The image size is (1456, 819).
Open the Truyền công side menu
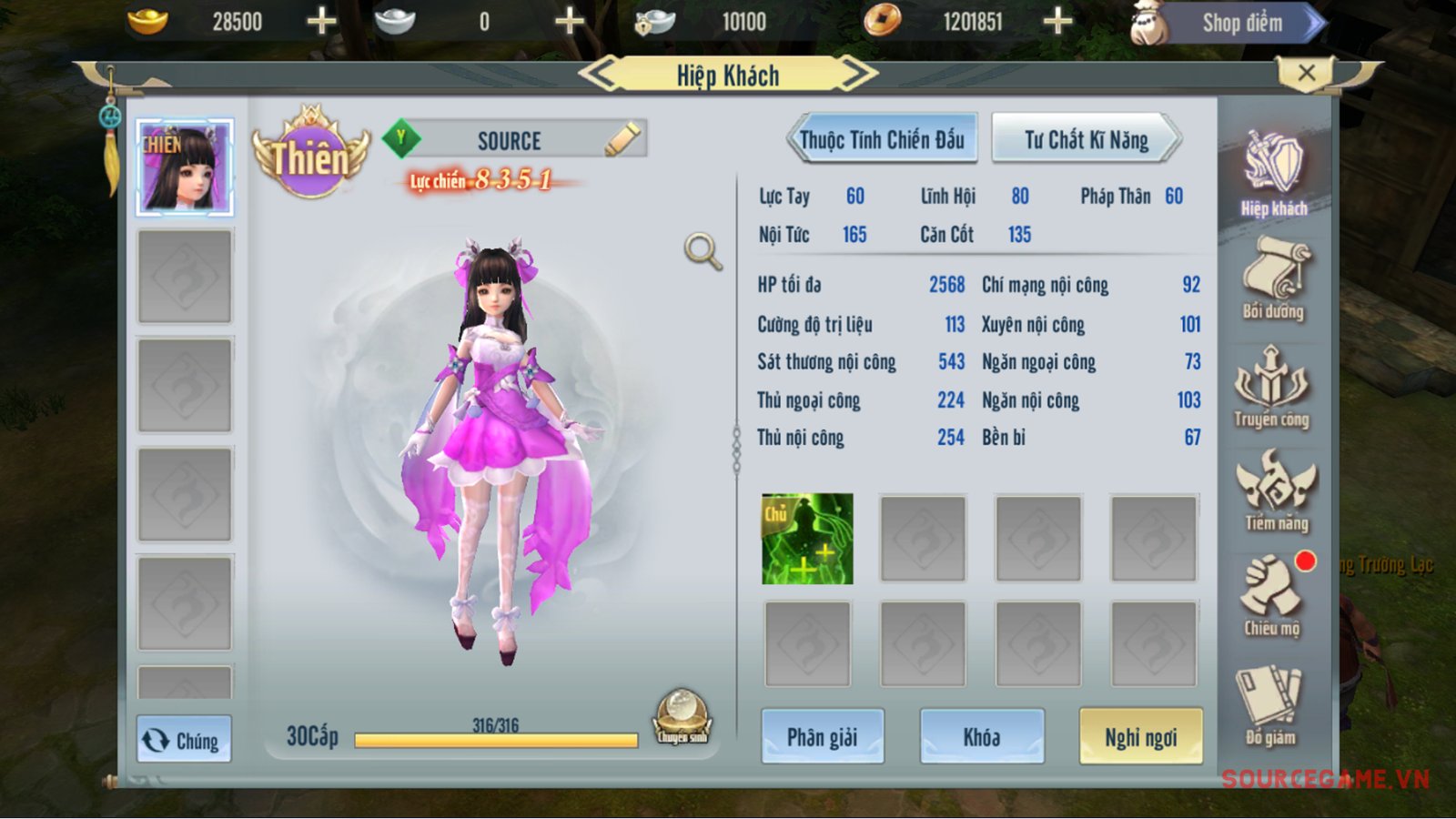coord(1271,387)
